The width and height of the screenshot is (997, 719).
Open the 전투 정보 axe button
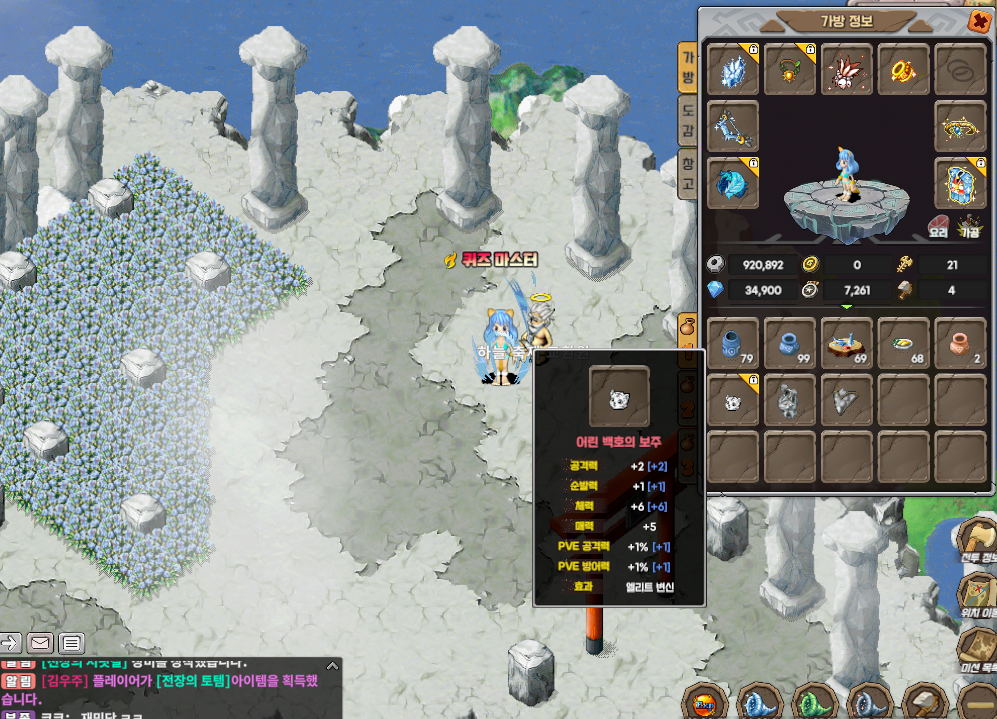pyautogui.click(x=978, y=542)
